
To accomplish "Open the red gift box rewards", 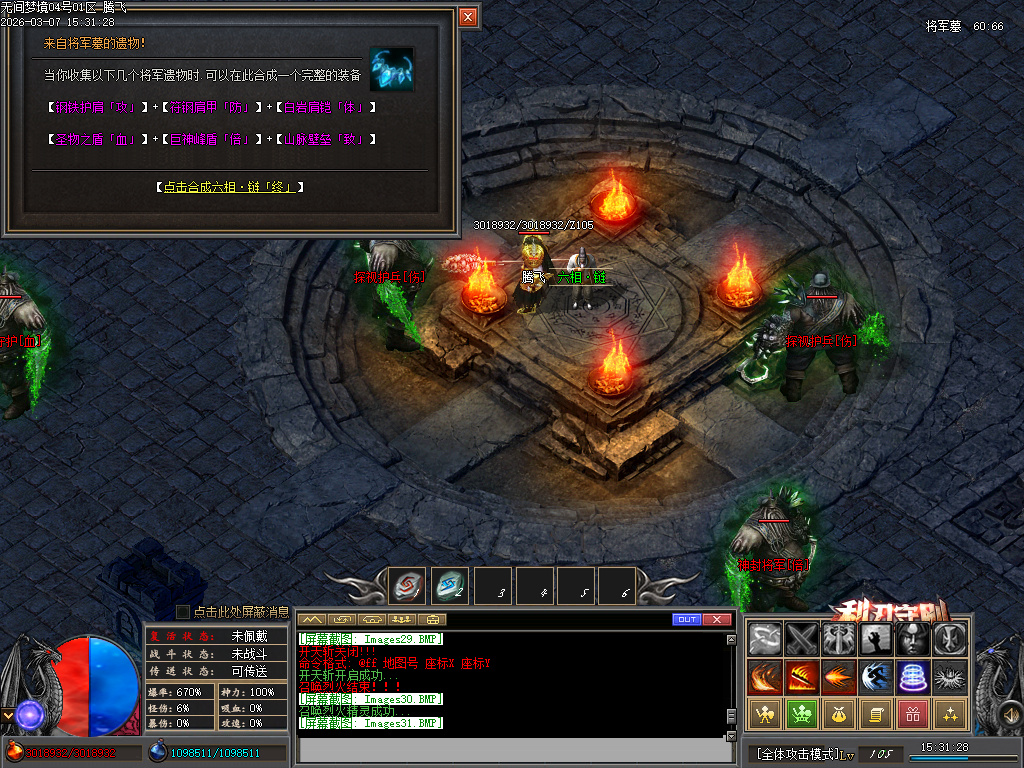I will point(913,714).
